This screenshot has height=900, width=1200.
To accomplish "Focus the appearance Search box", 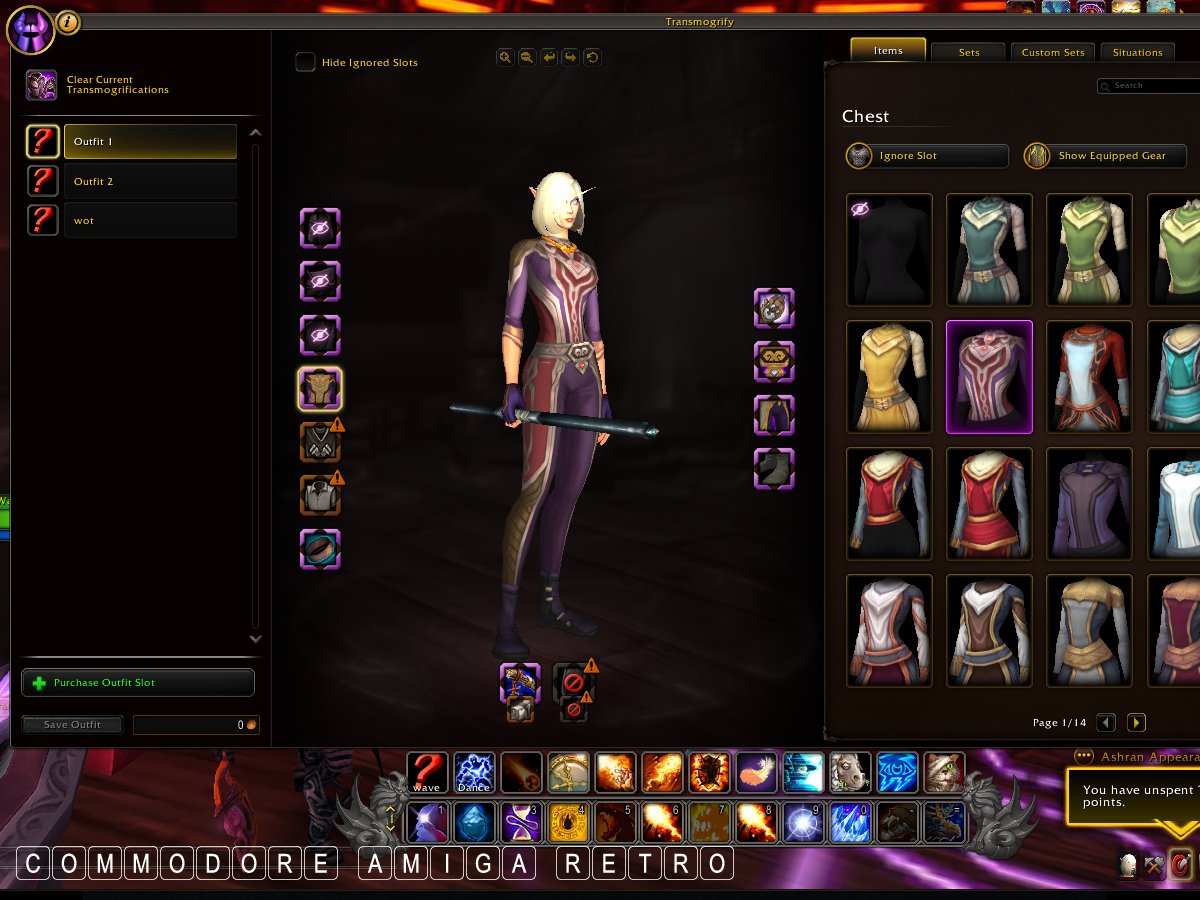I will 1150,86.
